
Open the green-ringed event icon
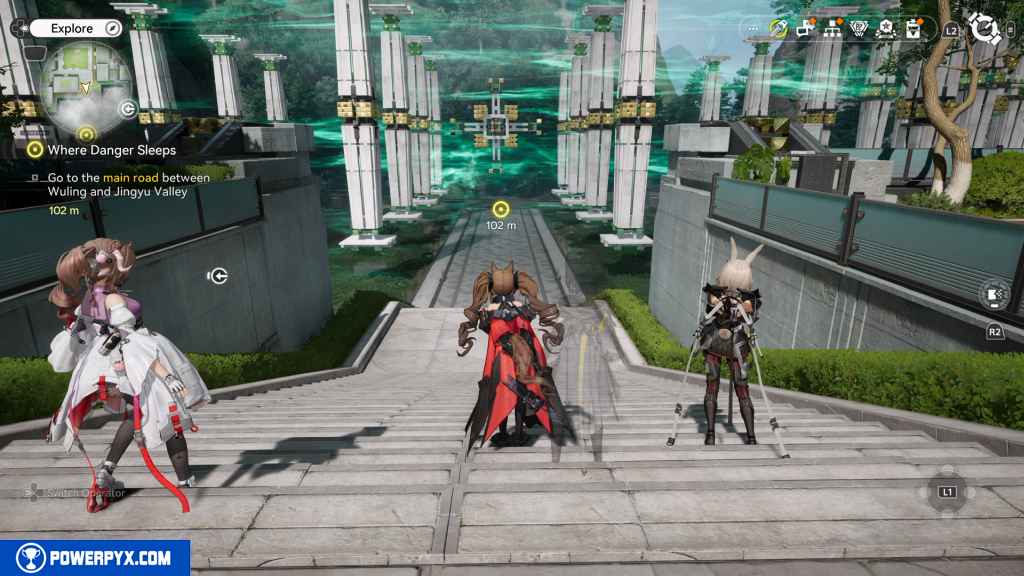[778, 29]
